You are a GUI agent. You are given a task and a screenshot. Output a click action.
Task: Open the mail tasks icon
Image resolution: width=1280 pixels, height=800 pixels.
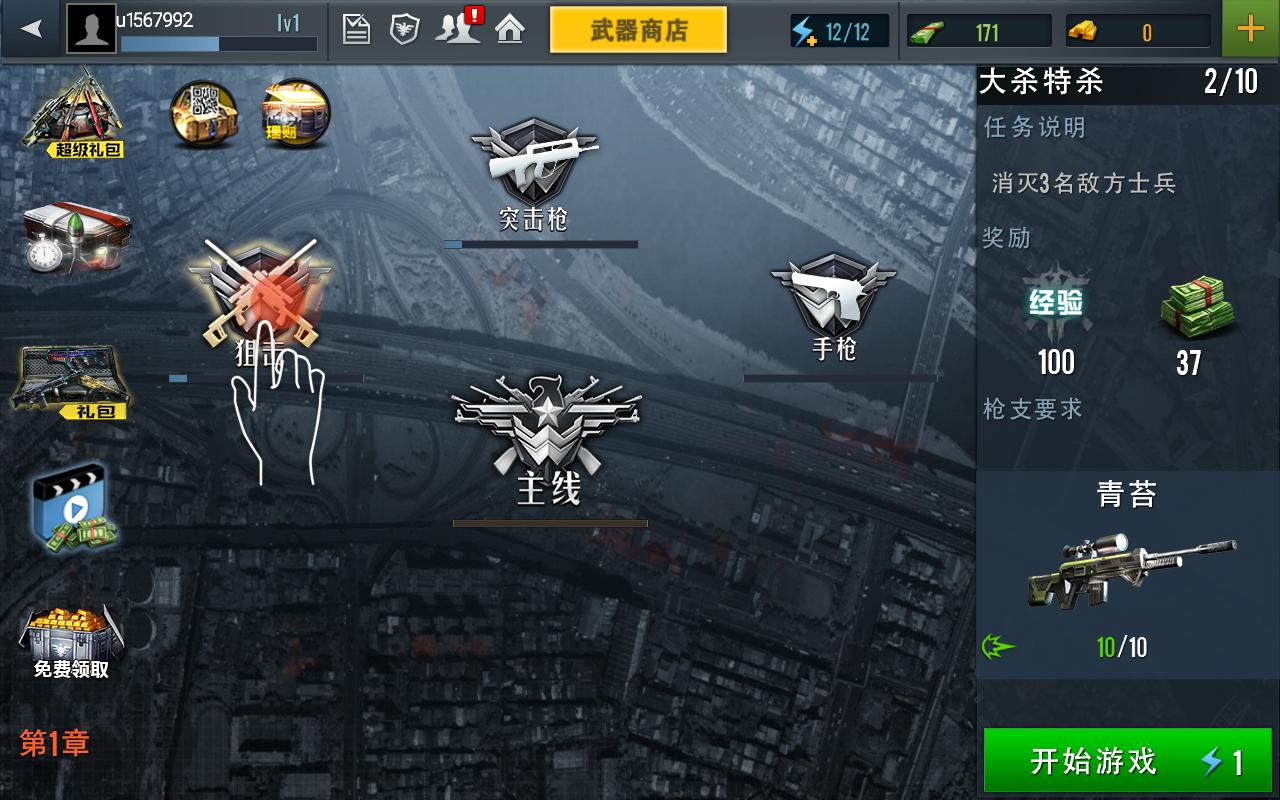coord(355,28)
